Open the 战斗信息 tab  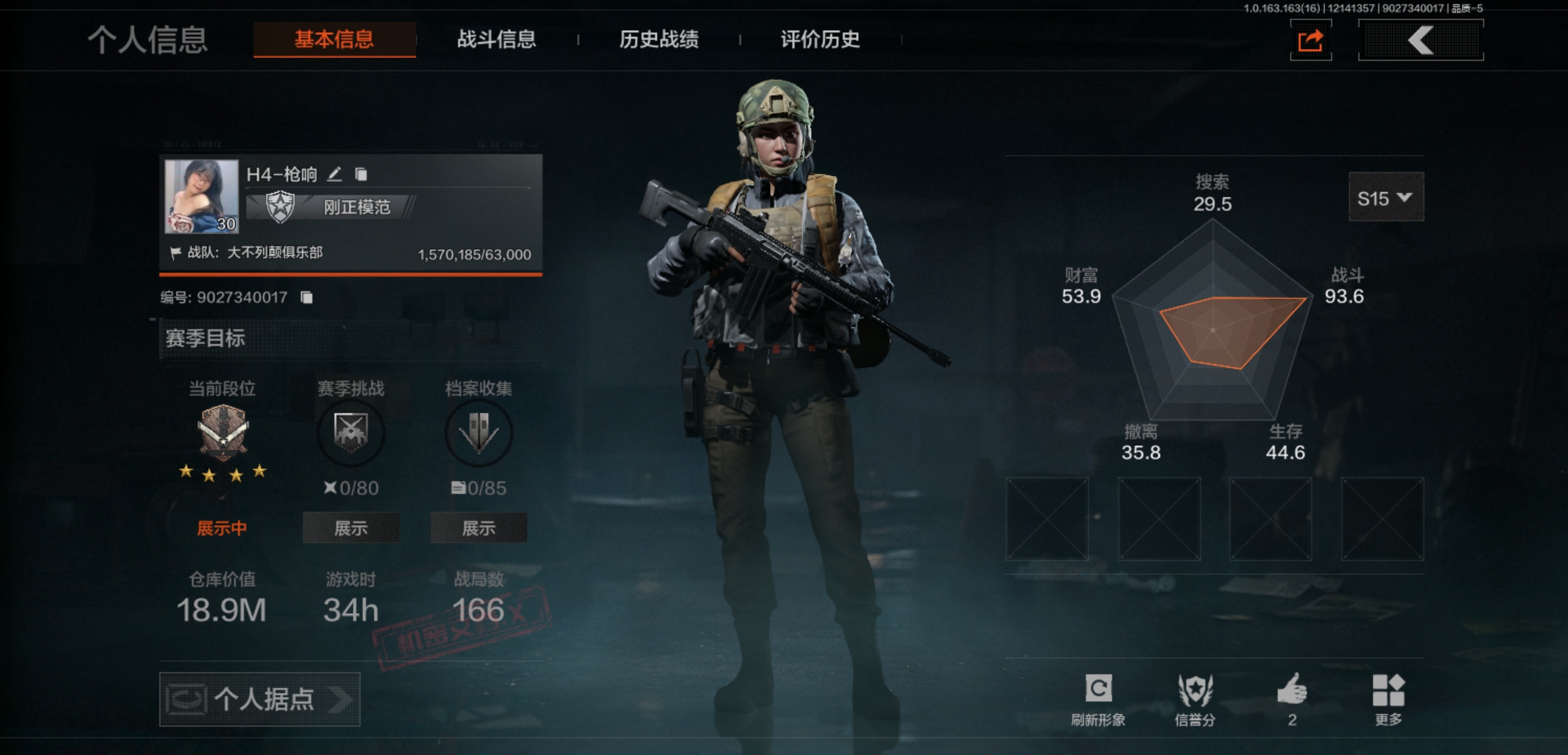click(x=496, y=39)
